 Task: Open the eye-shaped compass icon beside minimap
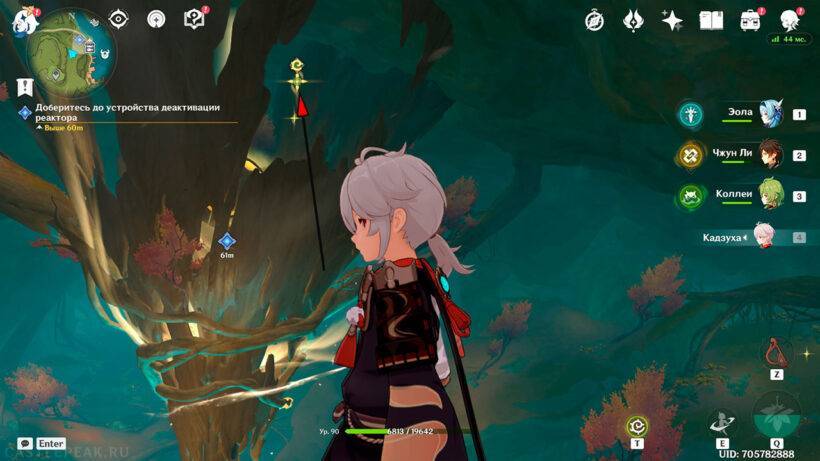pos(119,18)
